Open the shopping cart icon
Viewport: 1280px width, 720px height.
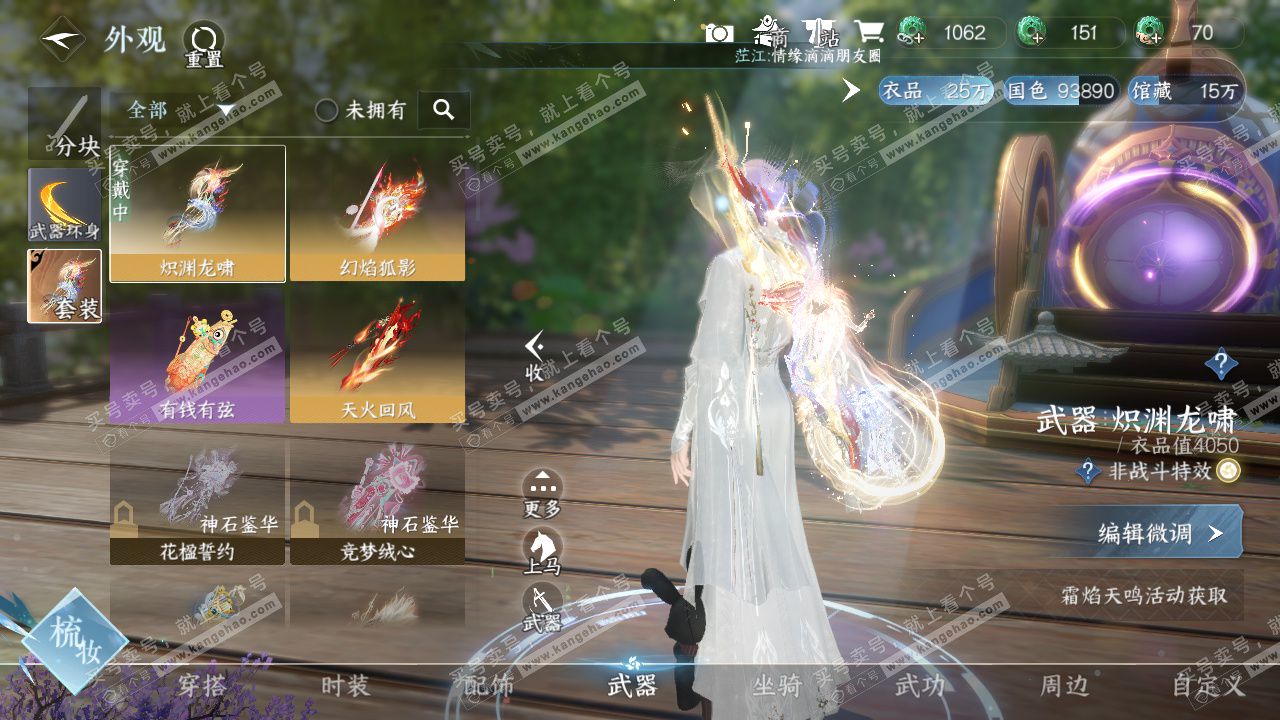point(867,32)
